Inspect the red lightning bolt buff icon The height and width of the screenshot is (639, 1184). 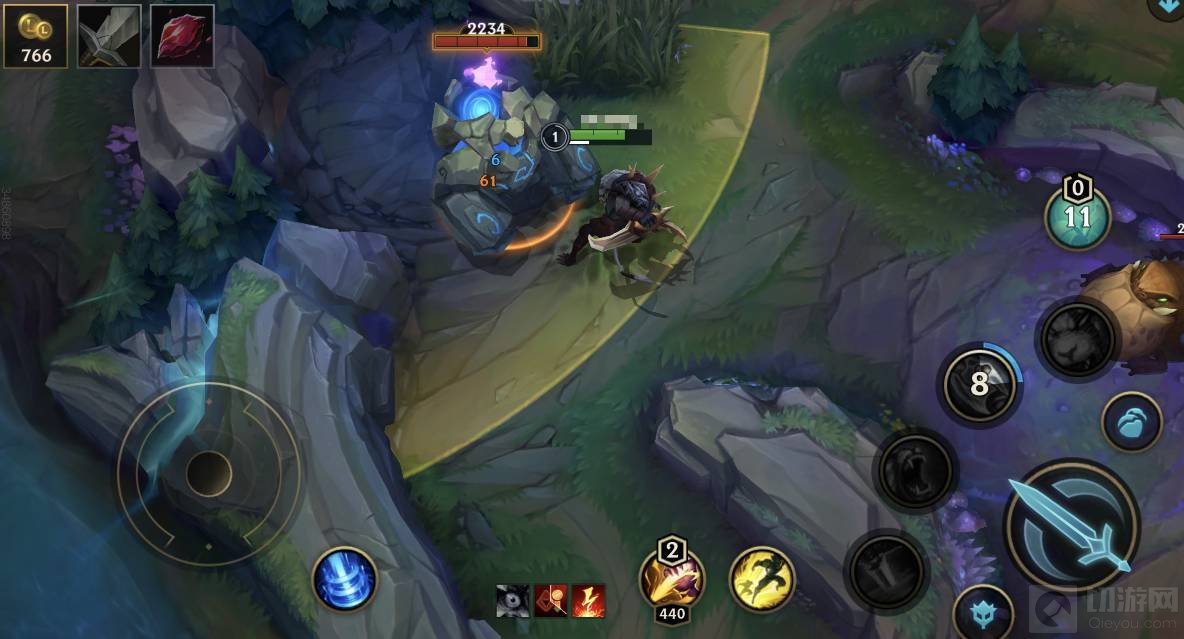(x=588, y=601)
